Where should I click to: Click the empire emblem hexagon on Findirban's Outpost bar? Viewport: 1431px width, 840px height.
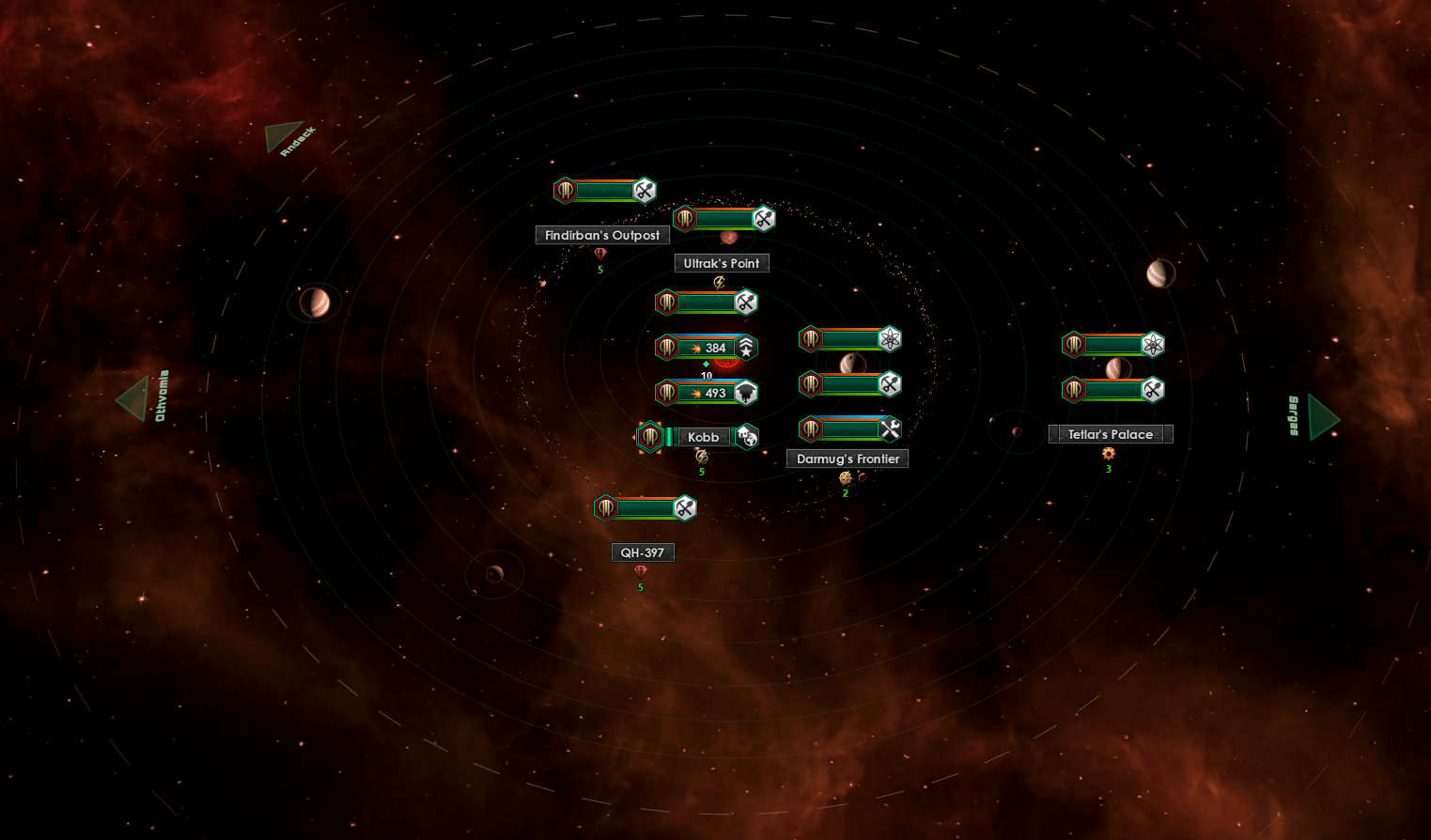click(x=565, y=191)
